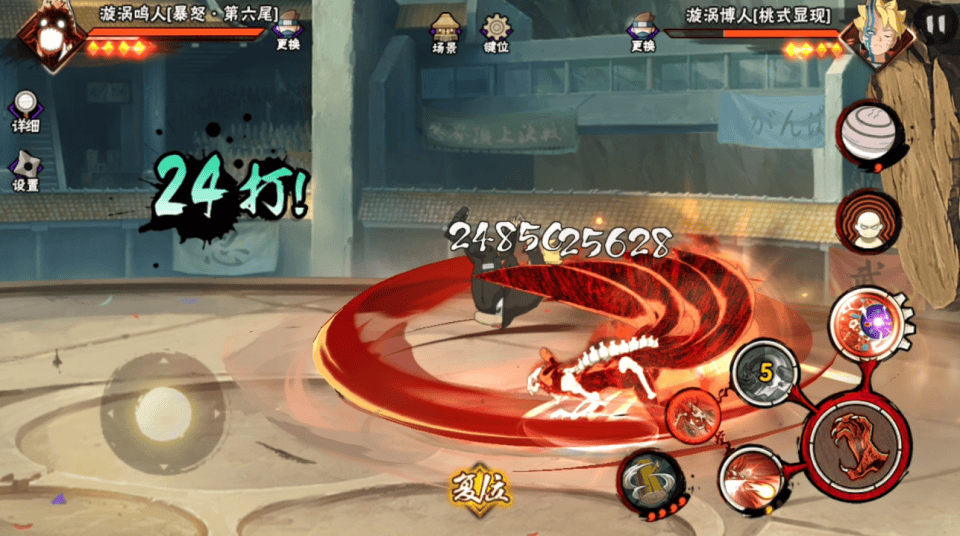The image size is (960, 536).
Task: Swap Boruto using the right 更换 button
Action: [643, 32]
